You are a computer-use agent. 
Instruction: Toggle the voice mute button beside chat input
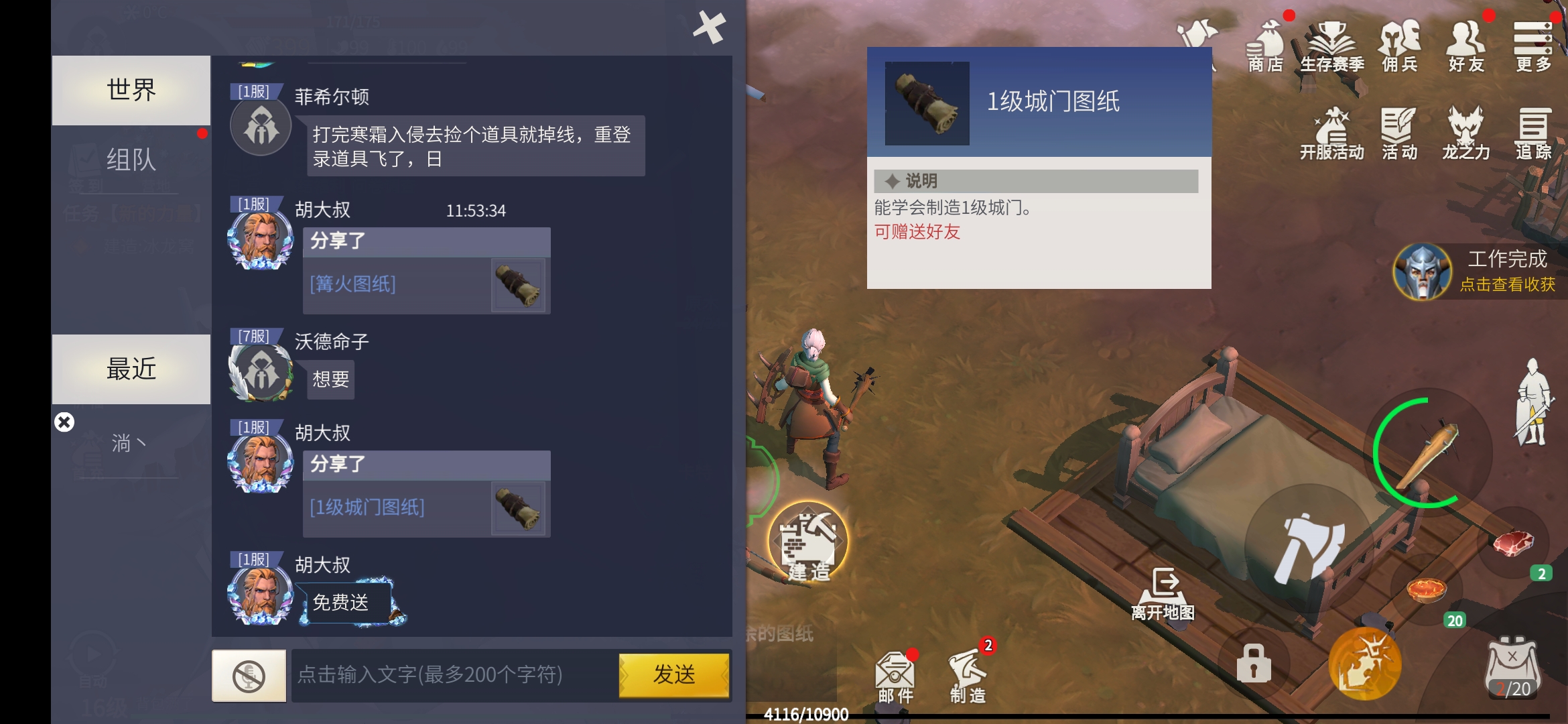[x=249, y=676]
